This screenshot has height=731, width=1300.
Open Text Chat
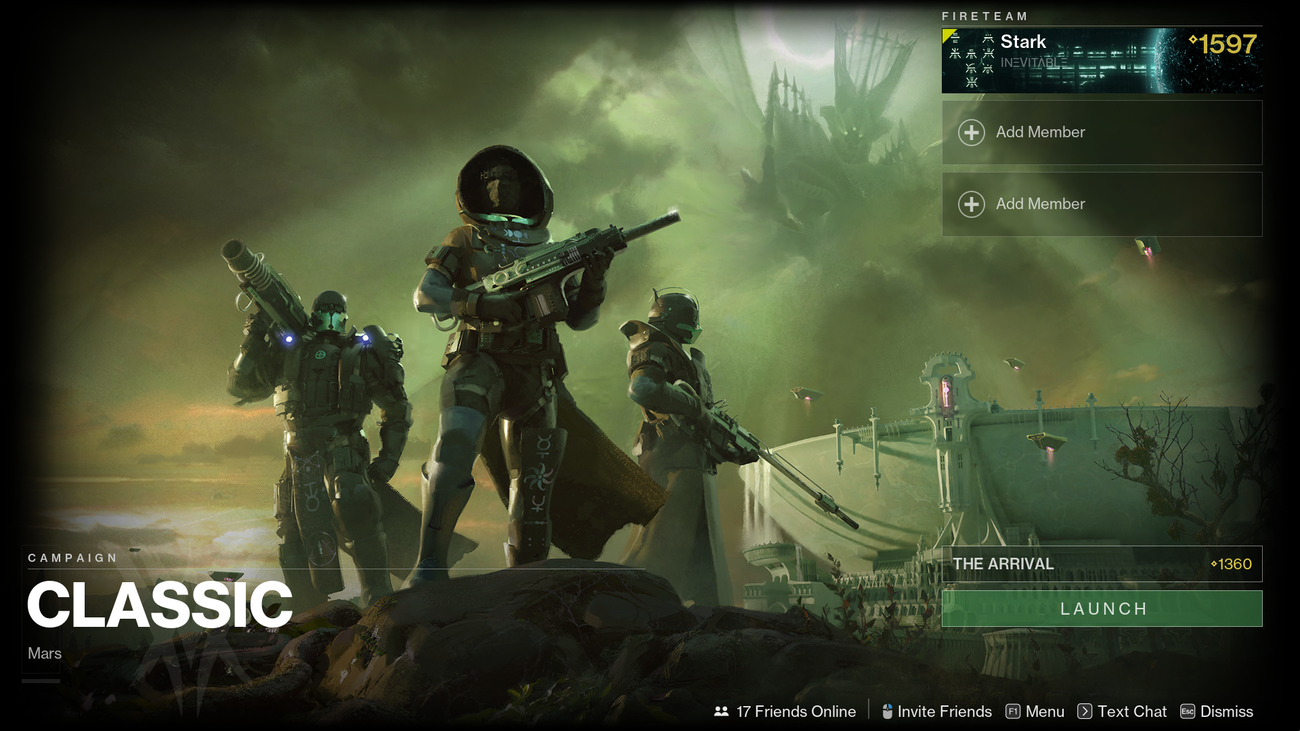[1132, 711]
